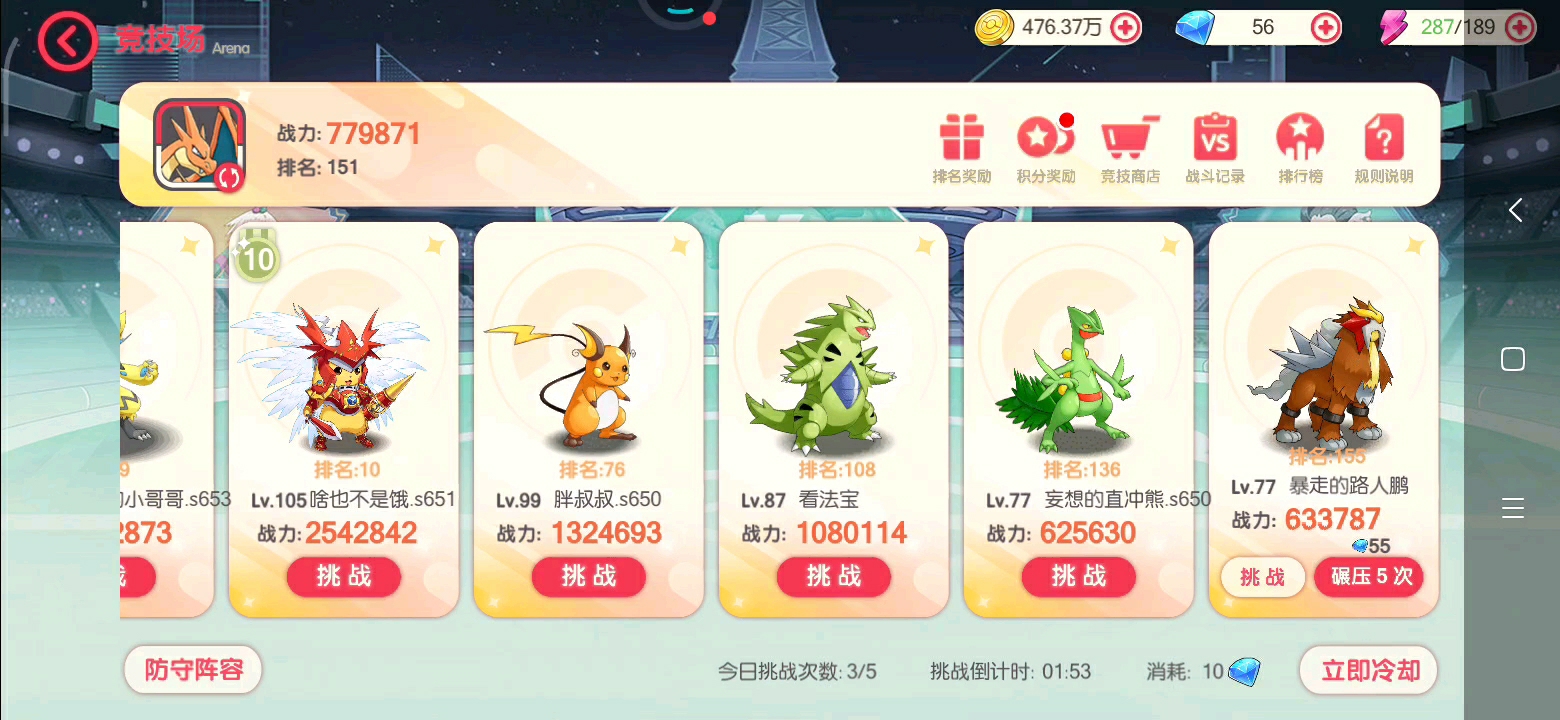The image size is (1560, 720).
Task: Open the 排行榜 leaderboard
Action: pyautogui.click(x=1298, y=148)
